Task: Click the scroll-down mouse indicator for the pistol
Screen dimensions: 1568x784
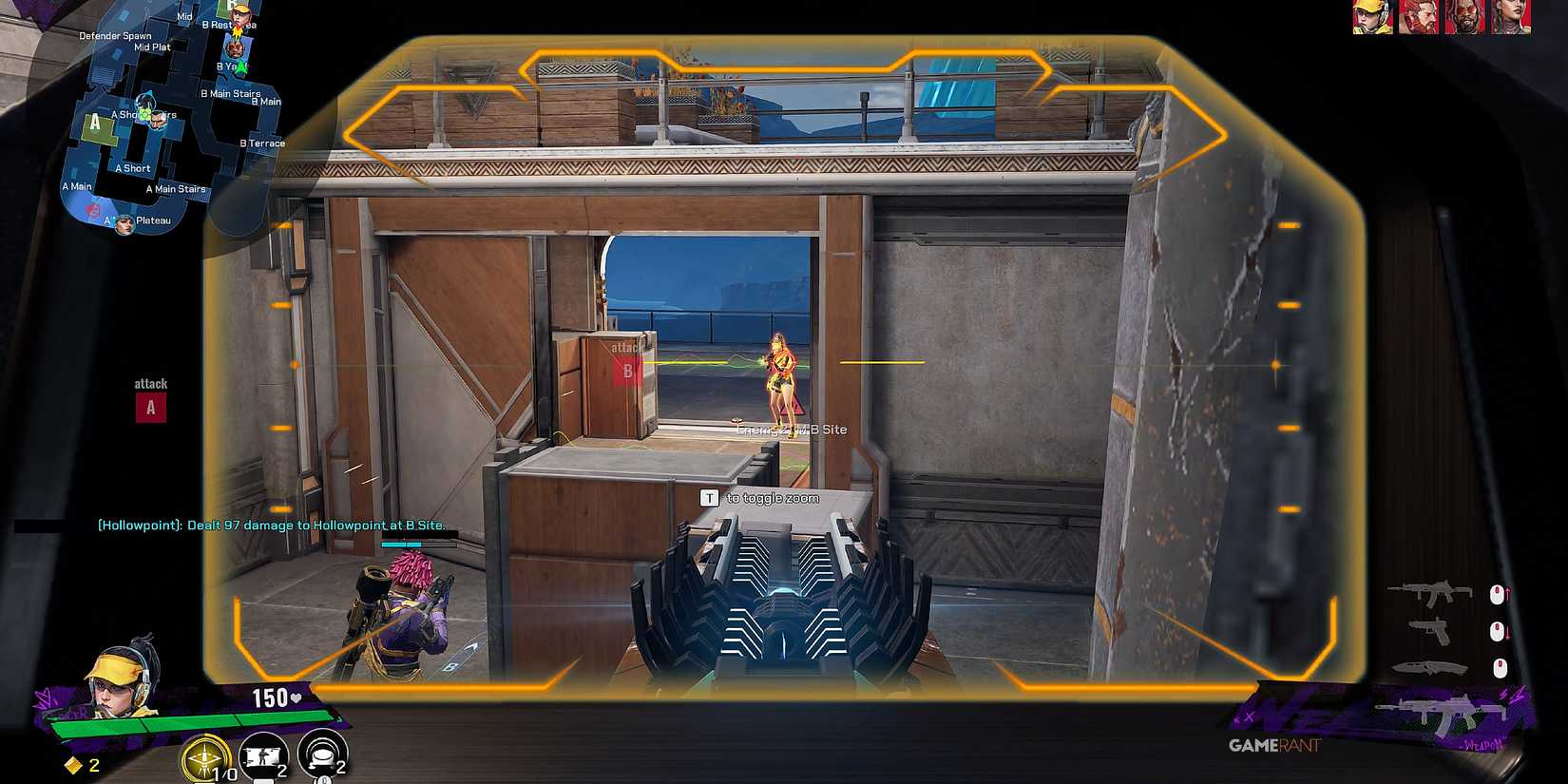Action: [x=1498, y=631]
